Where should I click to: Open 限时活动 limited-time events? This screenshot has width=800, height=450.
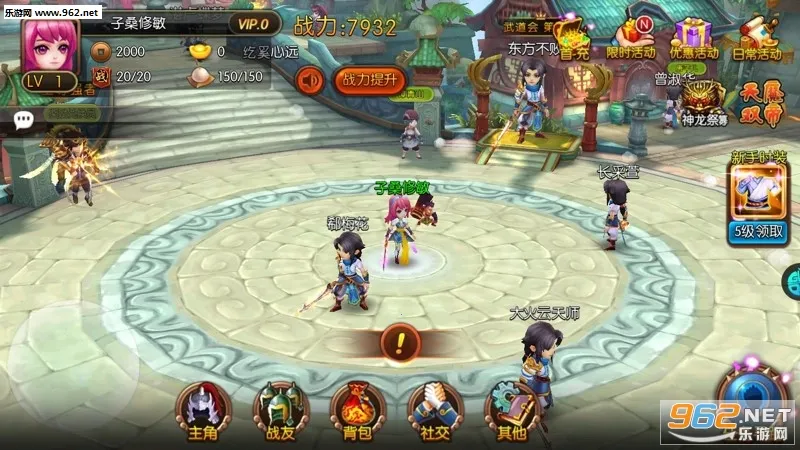pos(633,37)
